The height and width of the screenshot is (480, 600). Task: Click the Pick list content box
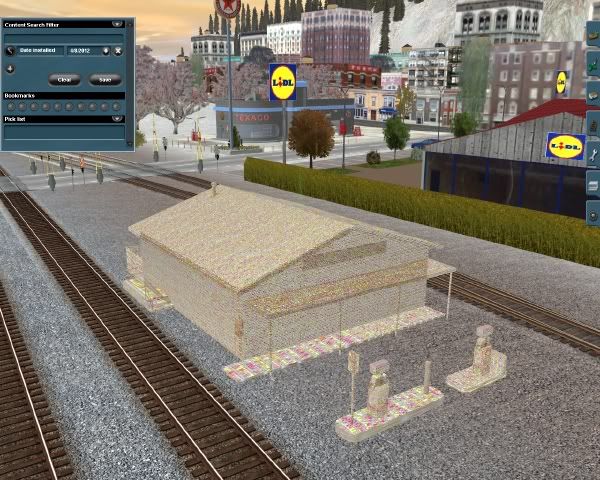(x=64, y=132)
